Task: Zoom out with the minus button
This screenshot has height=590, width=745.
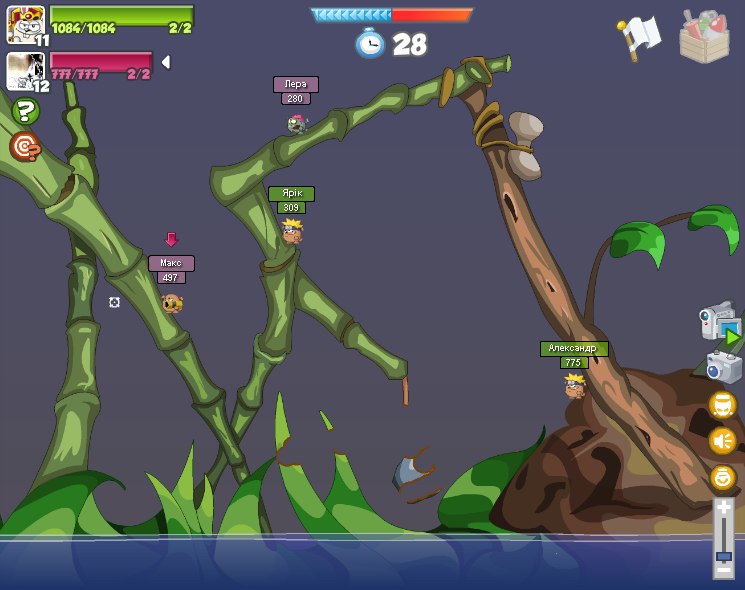Action: tap(723, 570)
